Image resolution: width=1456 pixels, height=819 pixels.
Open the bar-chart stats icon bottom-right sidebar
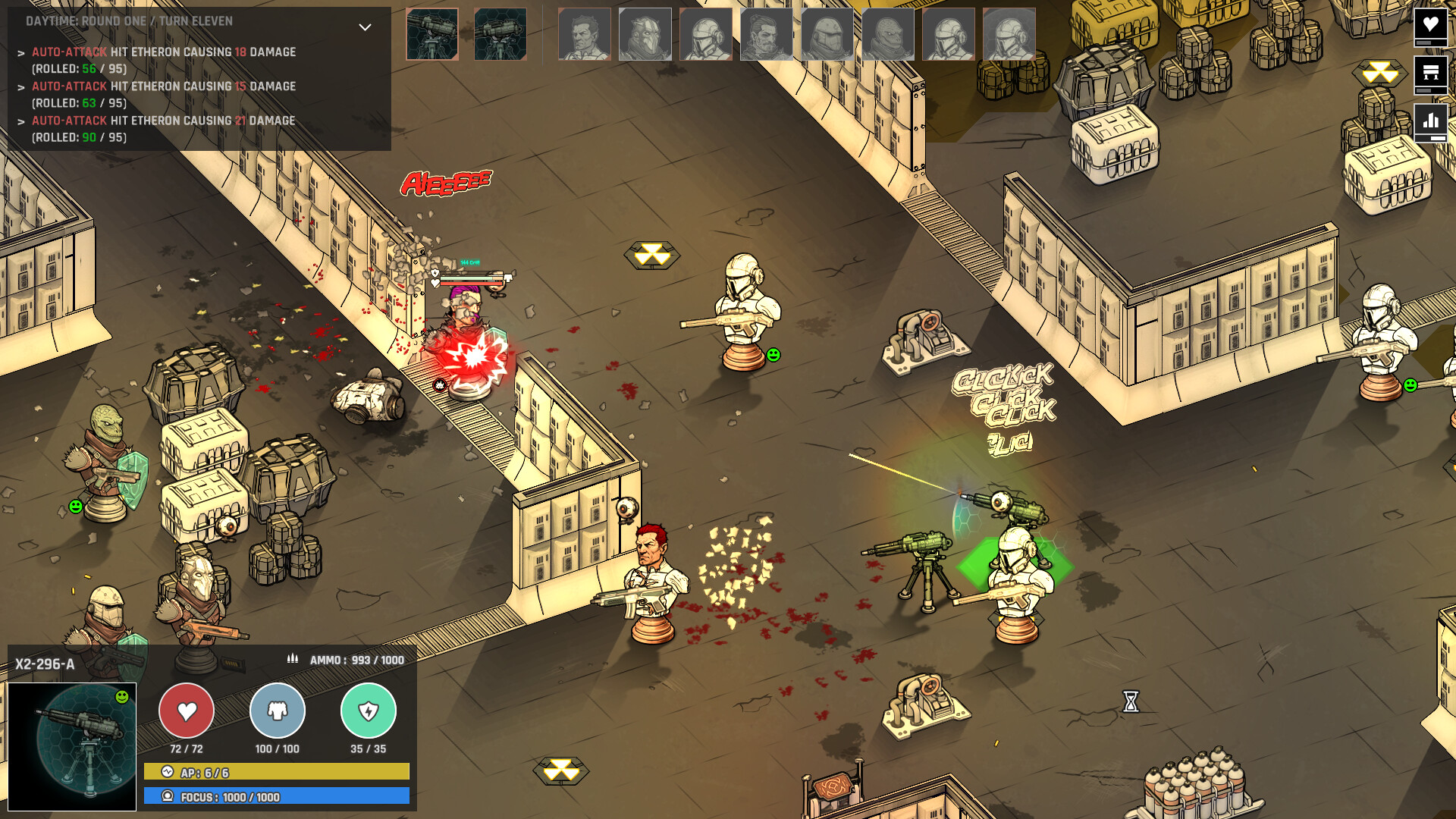(1430, 120)
